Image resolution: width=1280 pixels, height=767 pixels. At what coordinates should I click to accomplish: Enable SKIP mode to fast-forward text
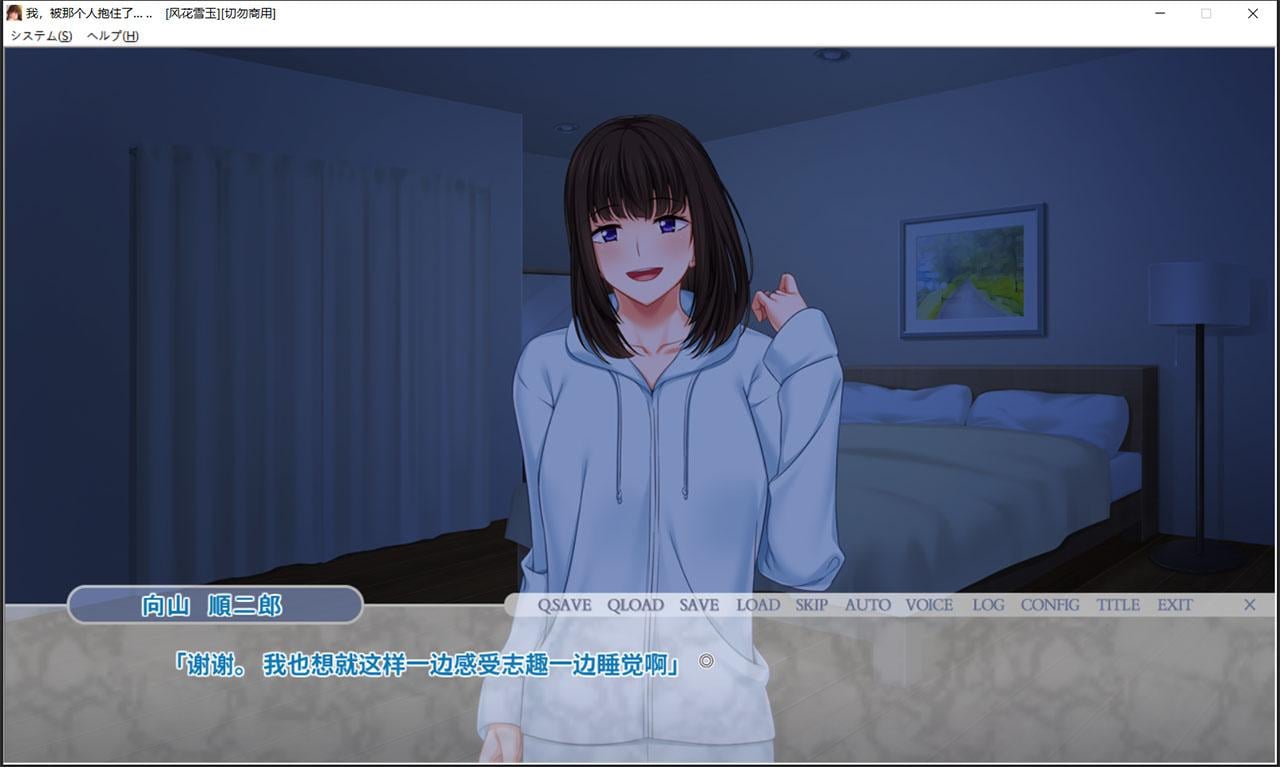[811, 604]
